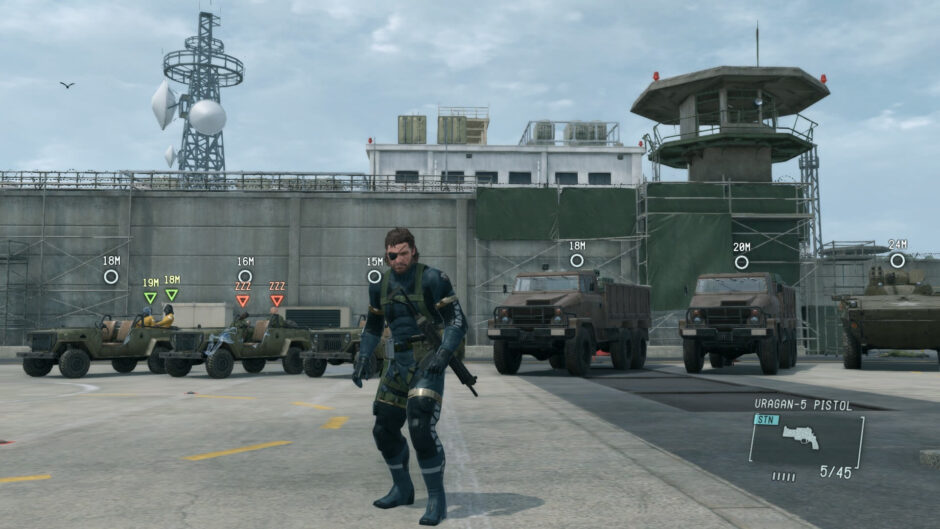Image resolution: width=940 pixels, height=529 pixels.
Task: Select the 19M green triangle marker
Action: click(x=150, y=297)
